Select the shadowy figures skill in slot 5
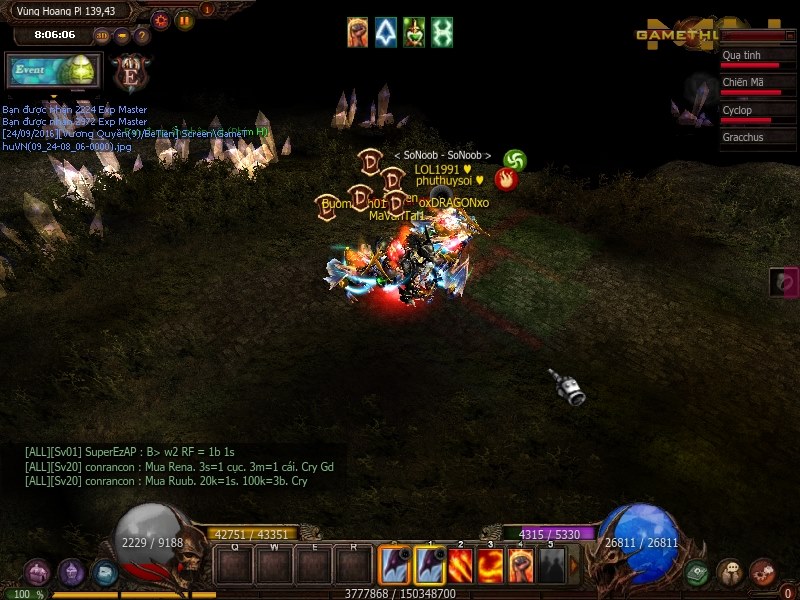Screen dimensions: 800x600 (x=551, y=566)
